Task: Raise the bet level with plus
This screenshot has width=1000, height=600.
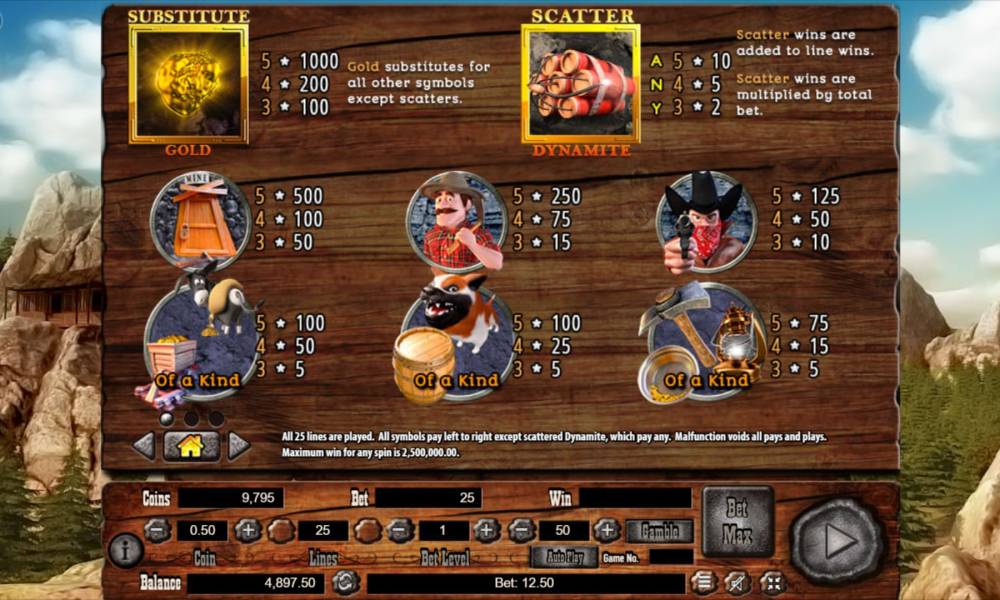Action: [x=486, y=531]
